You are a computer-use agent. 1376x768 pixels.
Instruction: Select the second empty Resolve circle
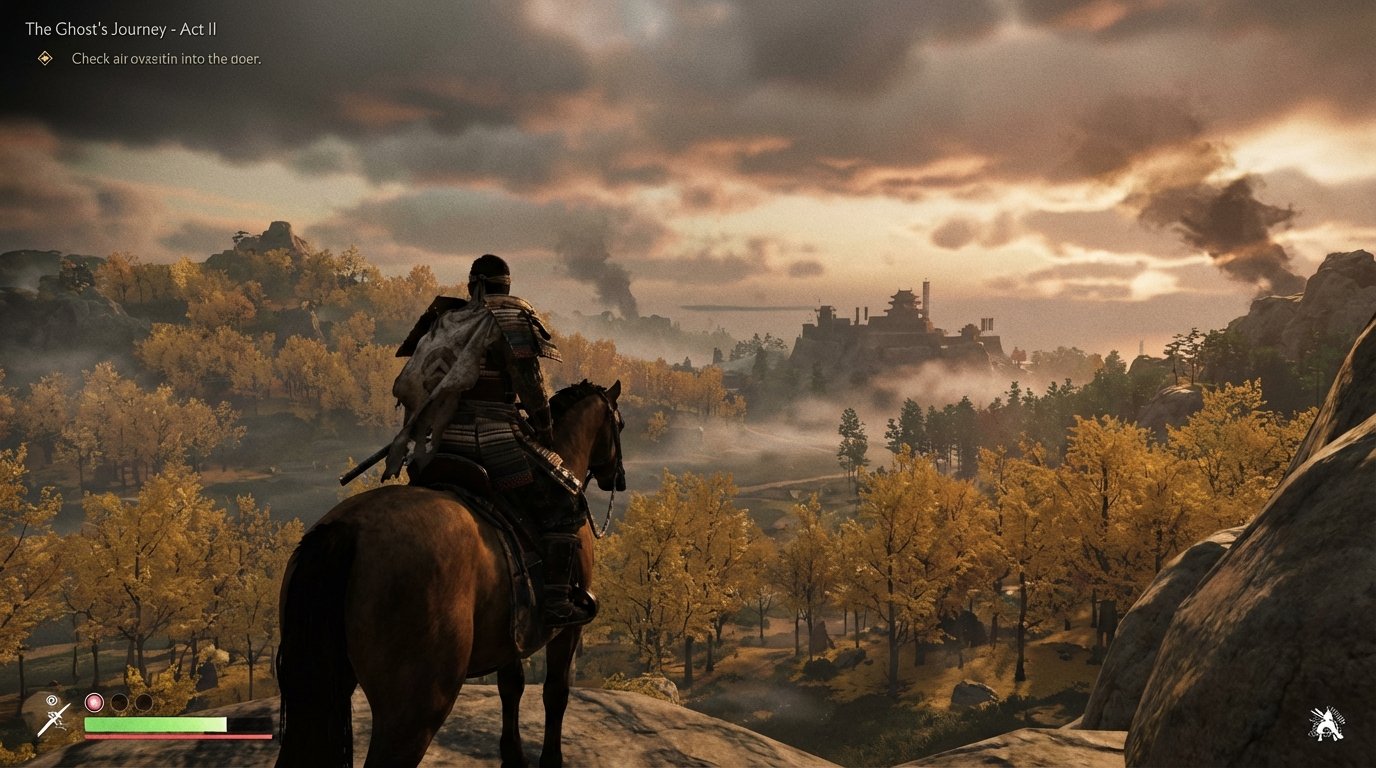pos(146,702)
